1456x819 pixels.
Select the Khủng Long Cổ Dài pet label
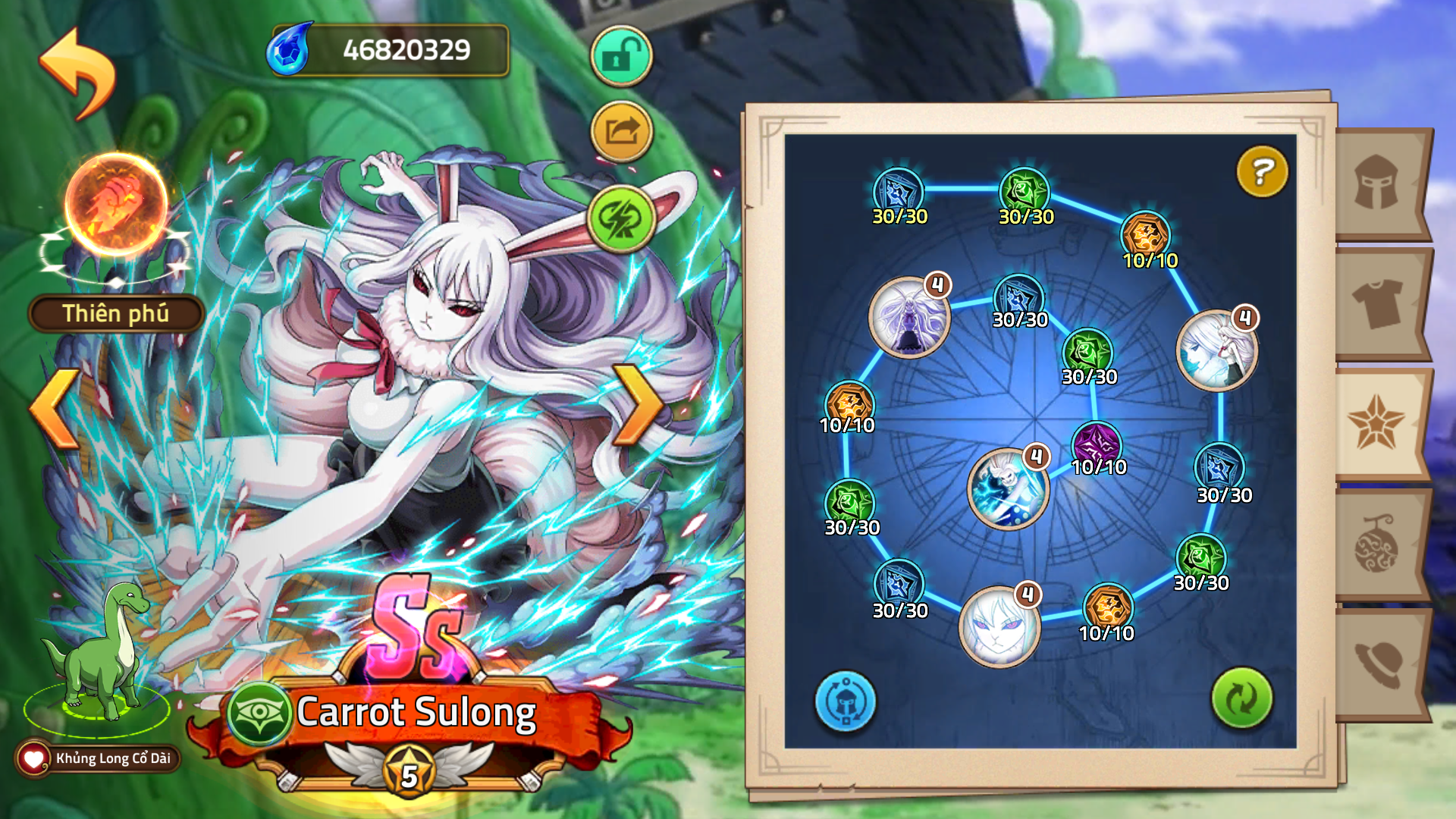(x=99, y=758)
